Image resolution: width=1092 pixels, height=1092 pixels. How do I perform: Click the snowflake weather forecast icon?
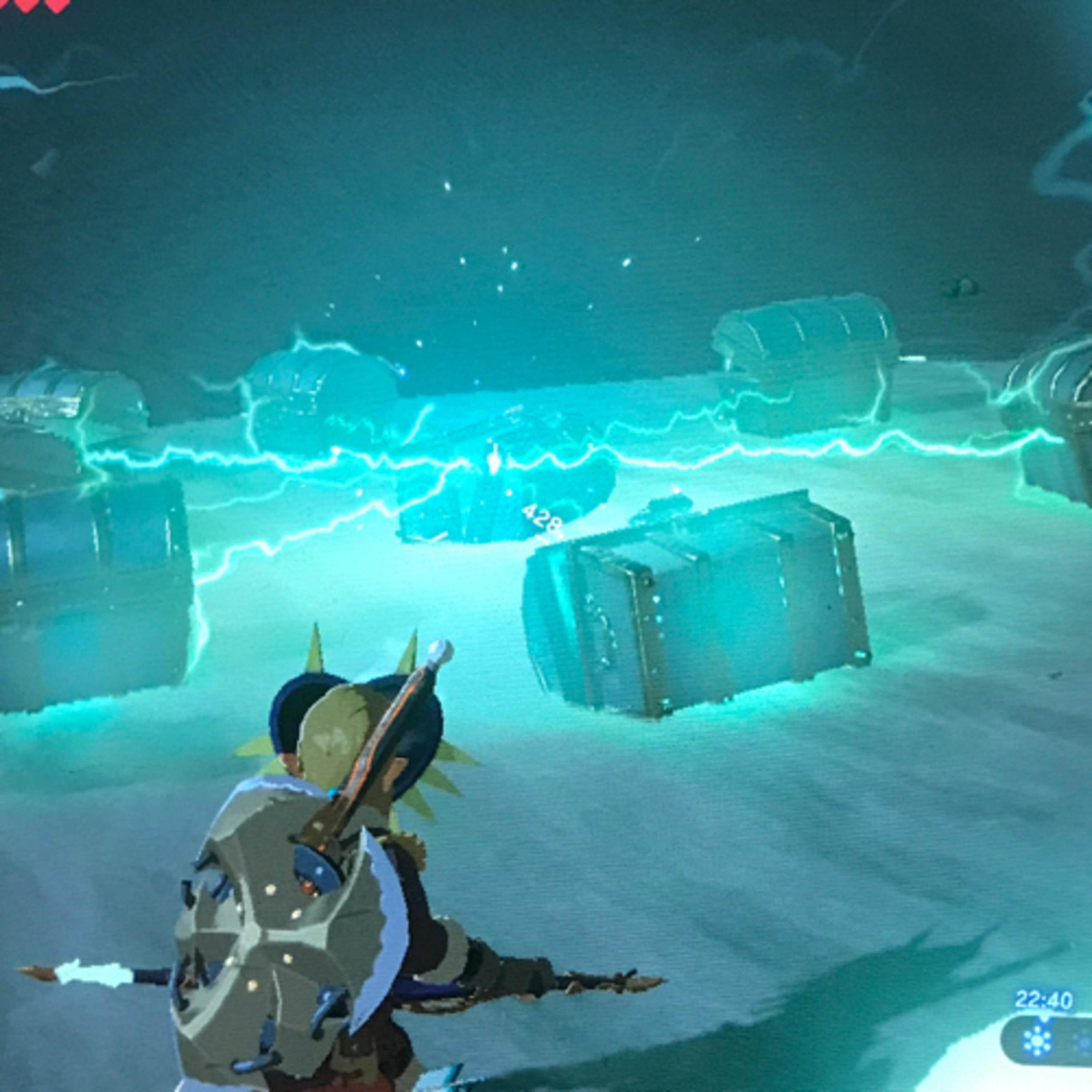(1038, 1041)
